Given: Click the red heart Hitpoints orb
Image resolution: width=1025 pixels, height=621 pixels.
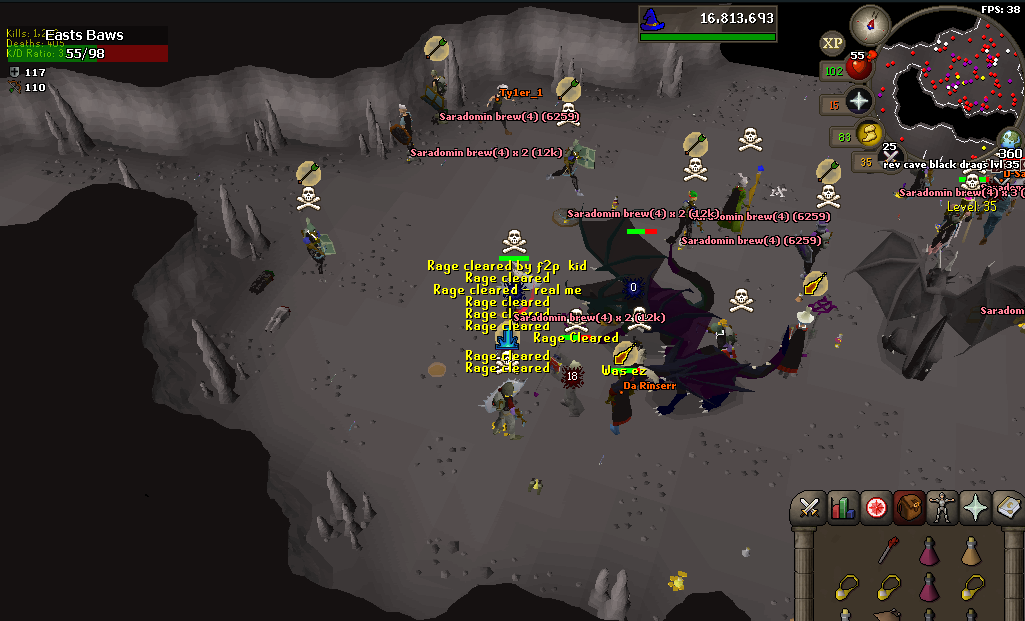Looking at the screenshot, I should click(858, 69).
